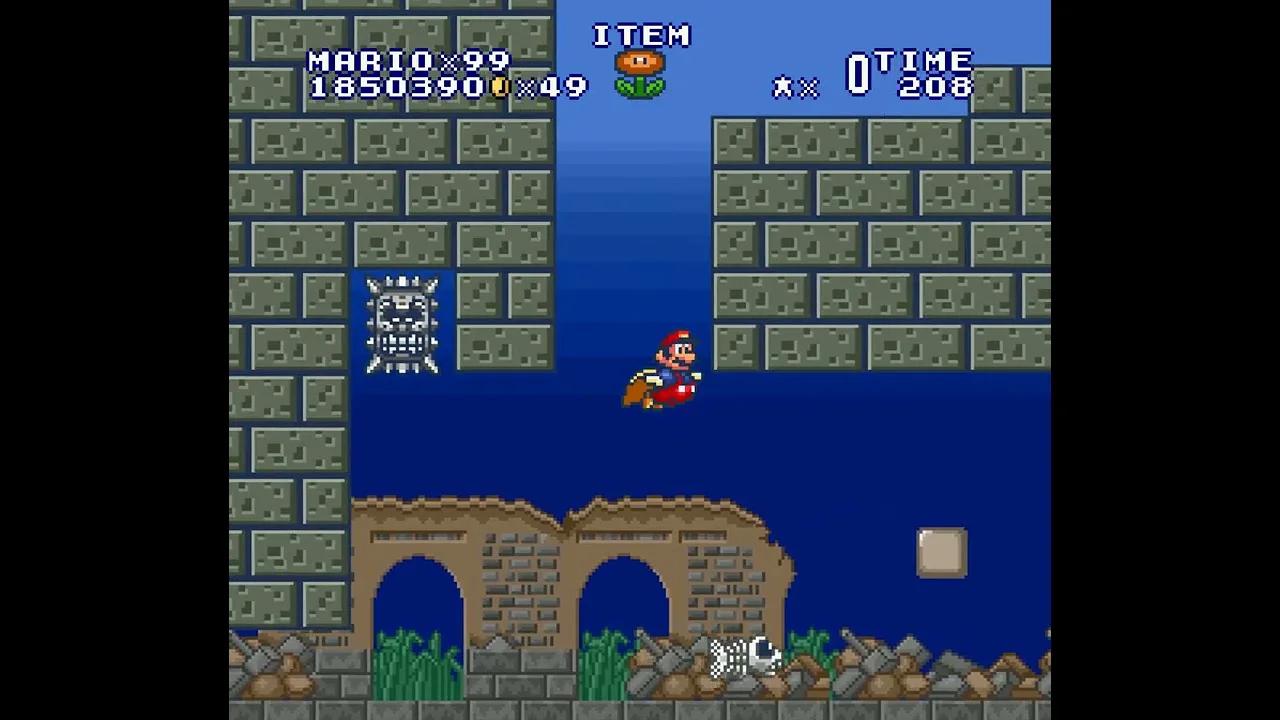Image resolution: width=1280 pixels, height=720 pixels.
Task: Click the spiked Thwomp on the wall
Action: coord(401,325)
